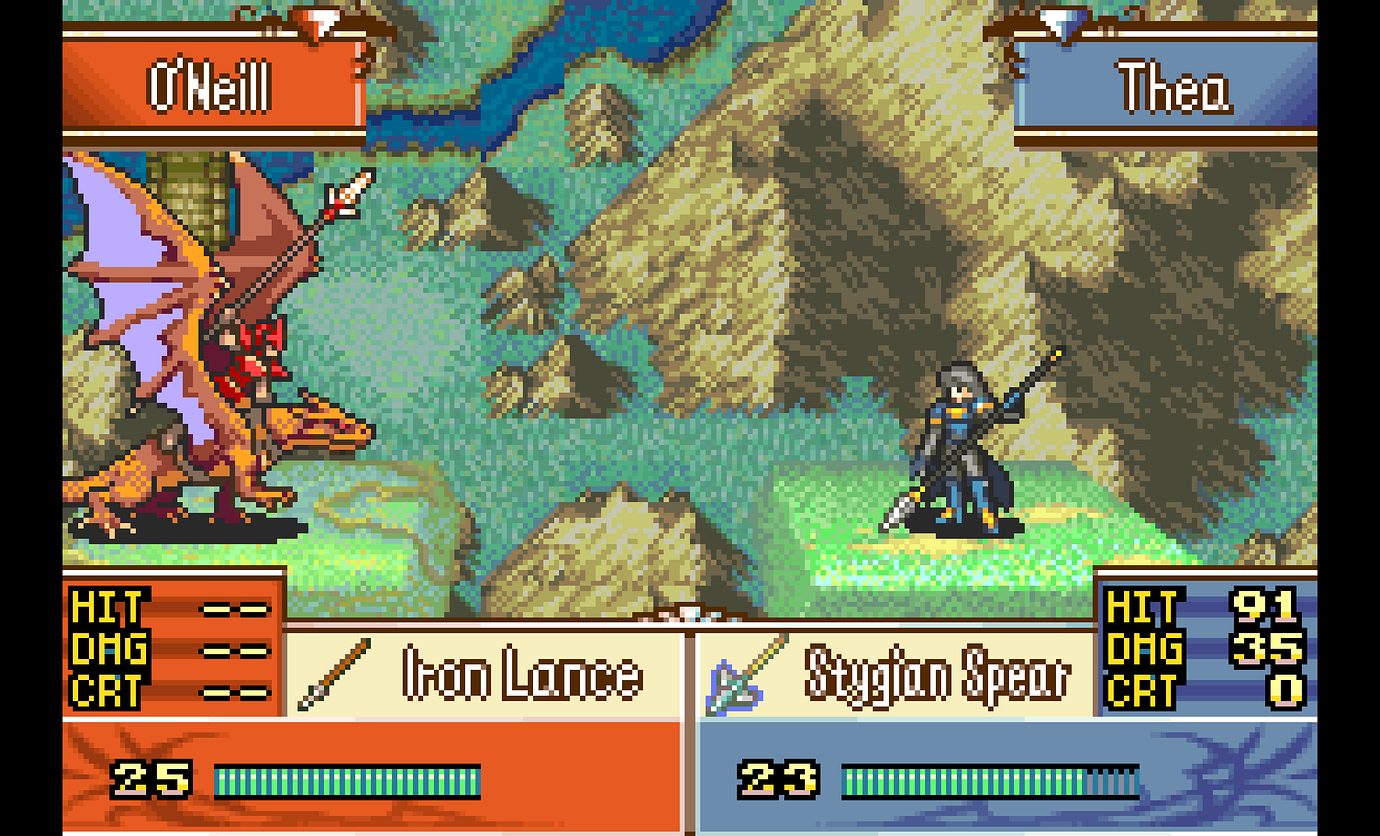1380x836 pixels.
Task: Click the Stygian Spear weapon icon
Action: pos(730,676)
